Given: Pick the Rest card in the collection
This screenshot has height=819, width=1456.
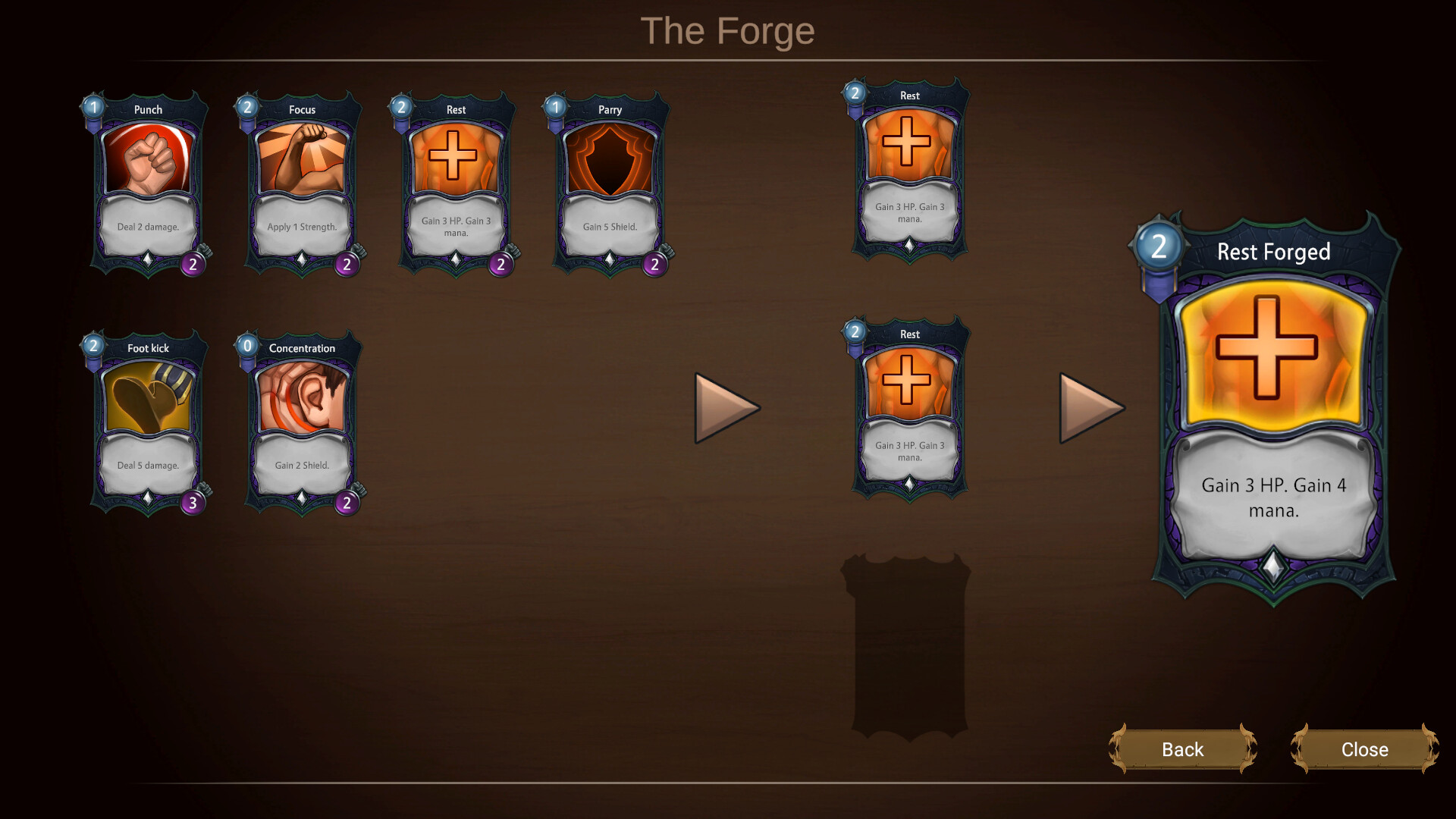Looking at the screenshot, I should point(455,159).
